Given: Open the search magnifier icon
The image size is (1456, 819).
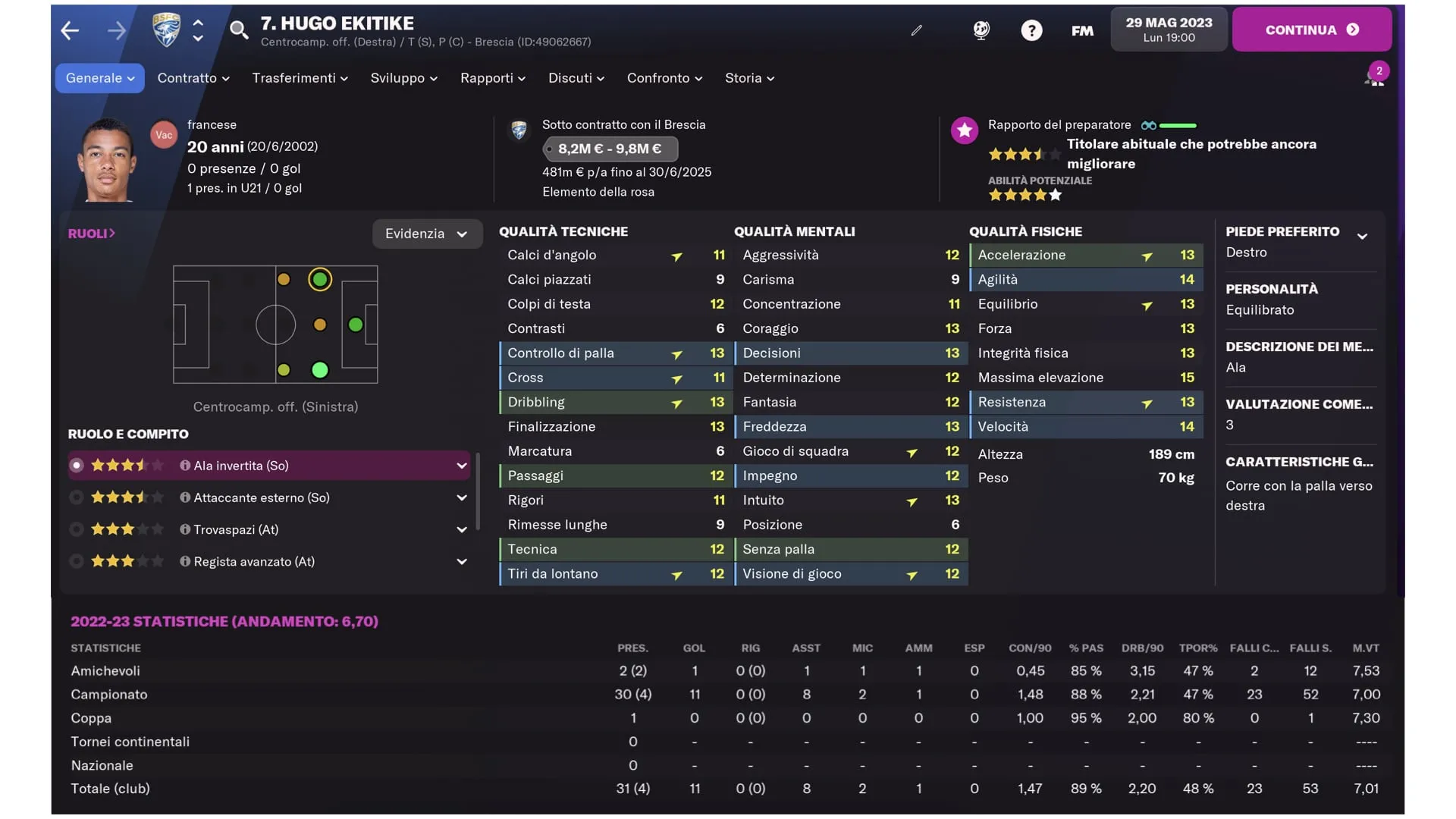Looking at the screenshot, I should tap(239, 30).
